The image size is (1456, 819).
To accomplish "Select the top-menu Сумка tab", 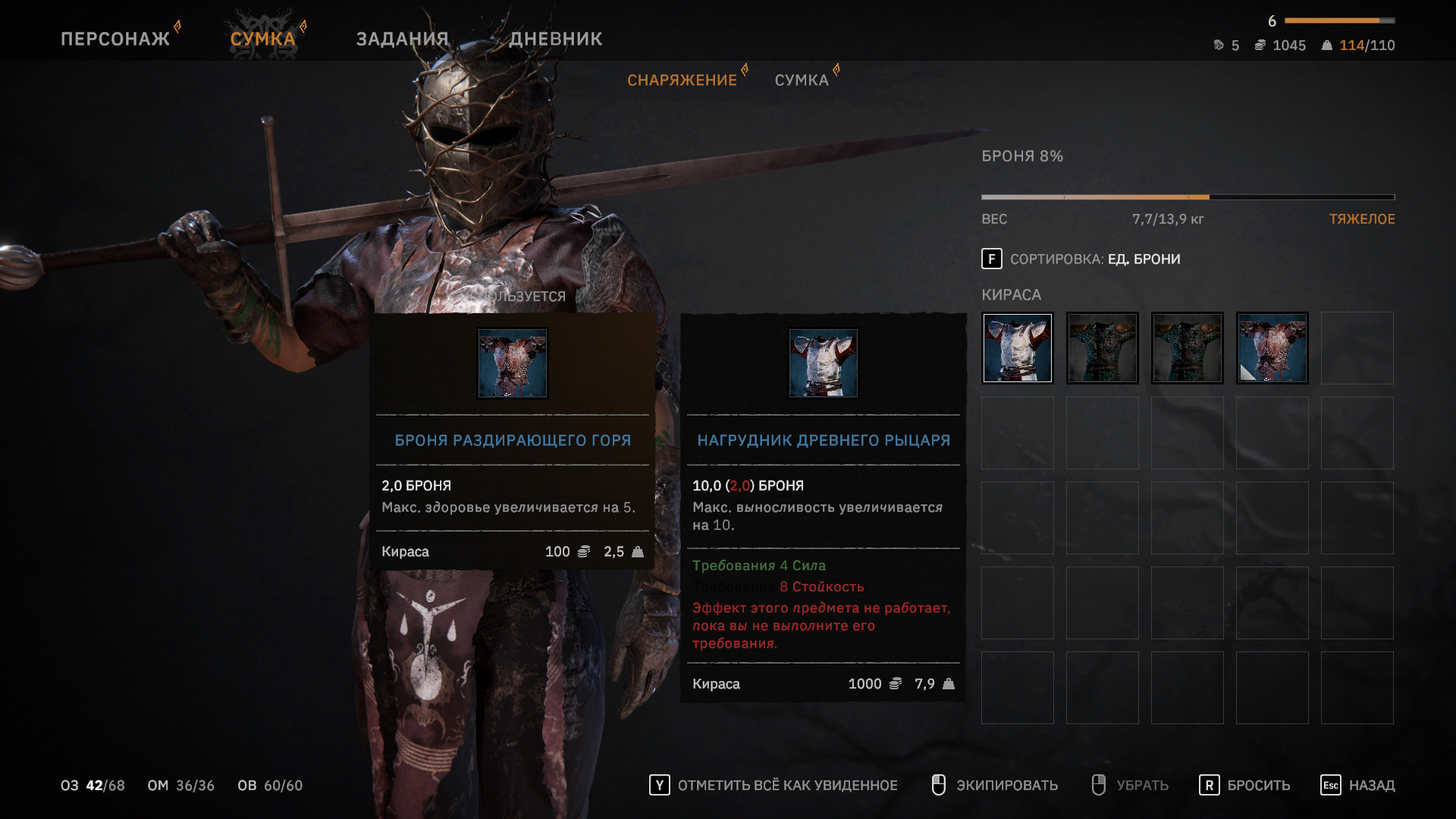I will (262, 39).
